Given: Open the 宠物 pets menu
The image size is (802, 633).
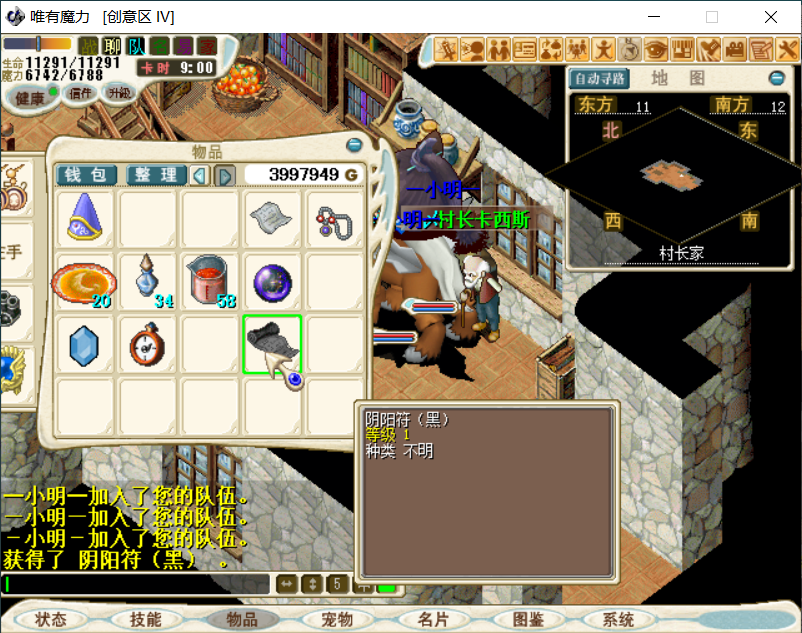Looking at the screenshot, I should pyautogui.click(x=338, y=620).
